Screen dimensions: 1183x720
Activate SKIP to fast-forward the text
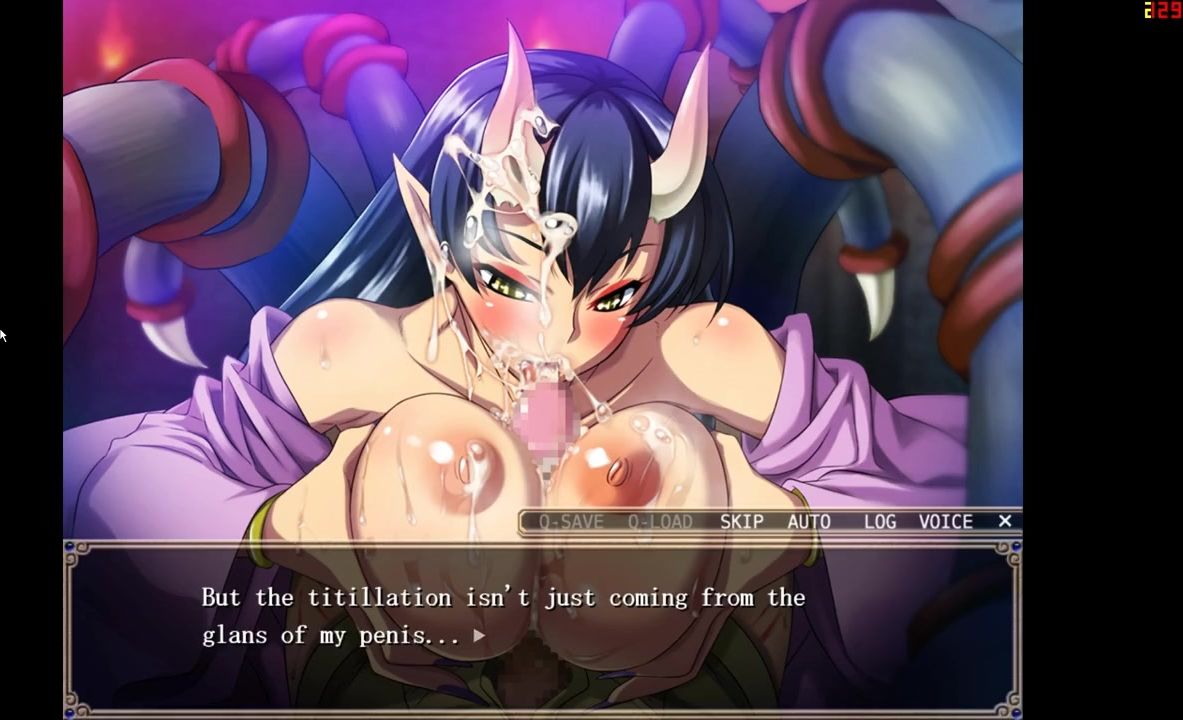click(741, 522)
